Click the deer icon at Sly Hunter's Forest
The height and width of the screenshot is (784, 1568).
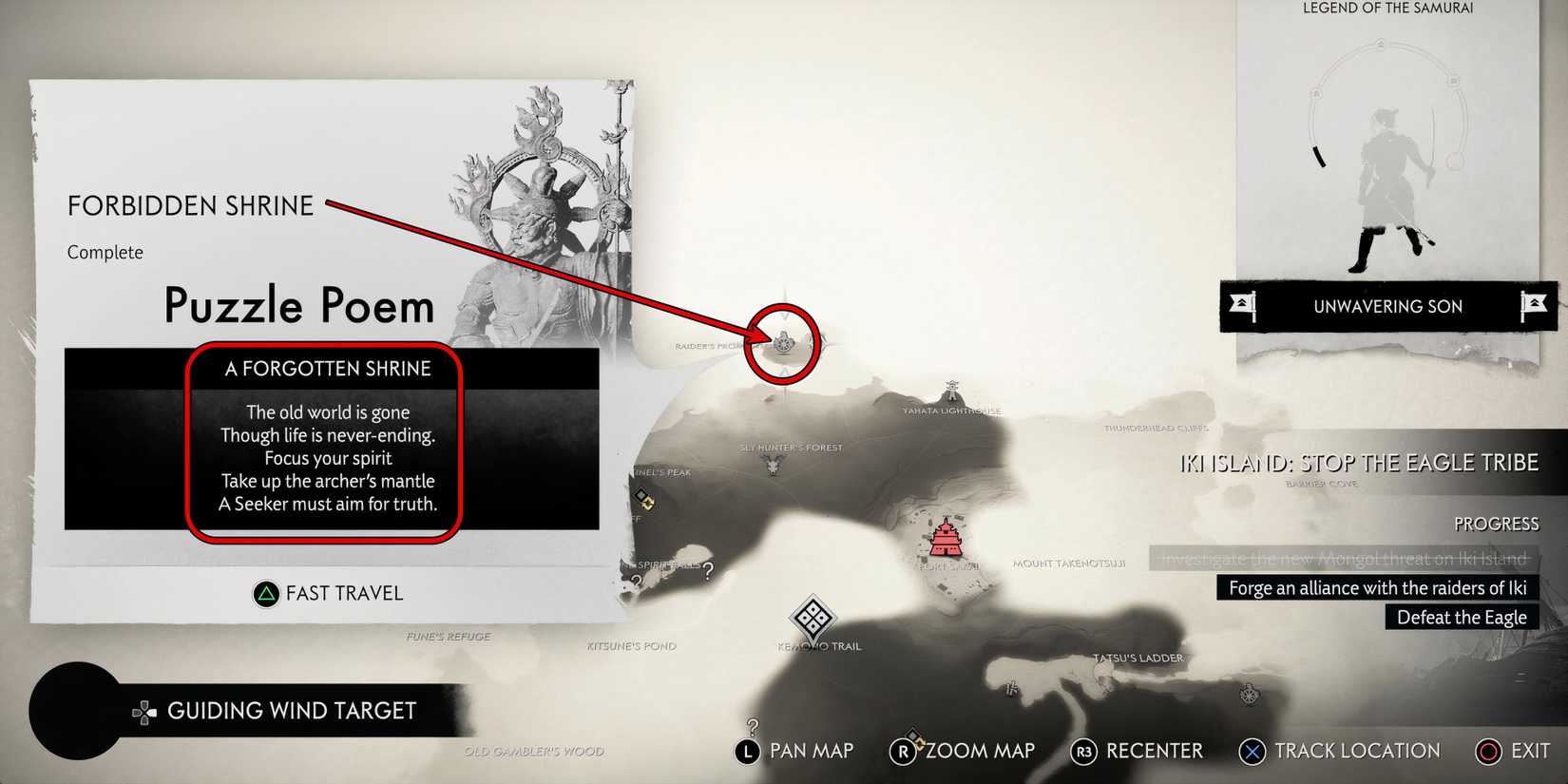[x=772, y=467]
